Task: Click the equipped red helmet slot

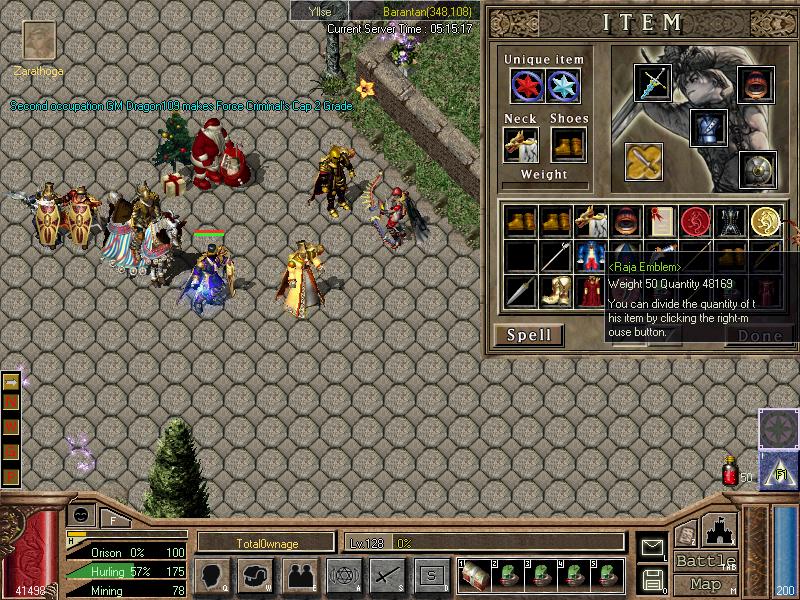Action: click(756, 83)
